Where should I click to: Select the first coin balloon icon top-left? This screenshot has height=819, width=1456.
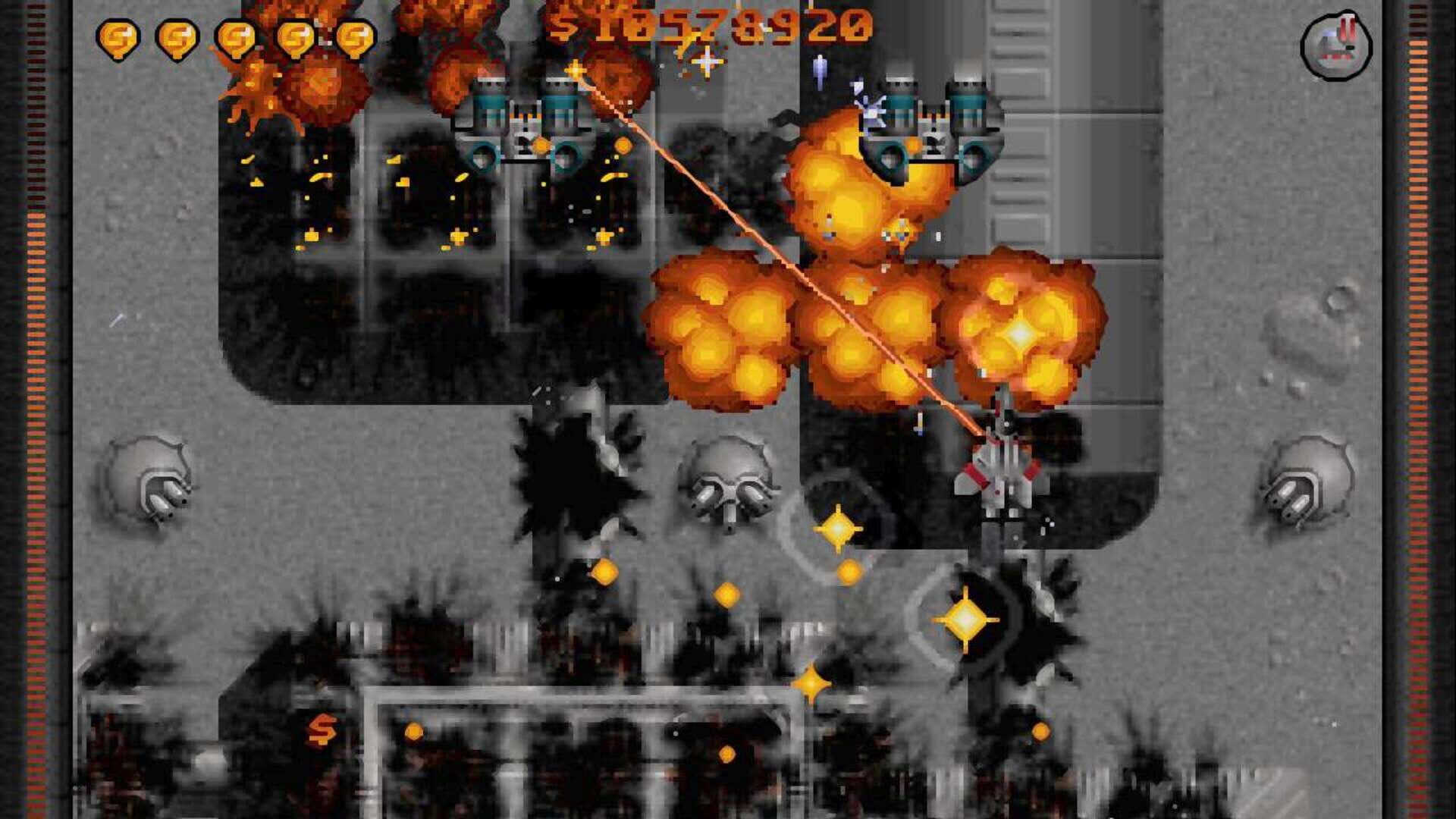click(118, 33)
